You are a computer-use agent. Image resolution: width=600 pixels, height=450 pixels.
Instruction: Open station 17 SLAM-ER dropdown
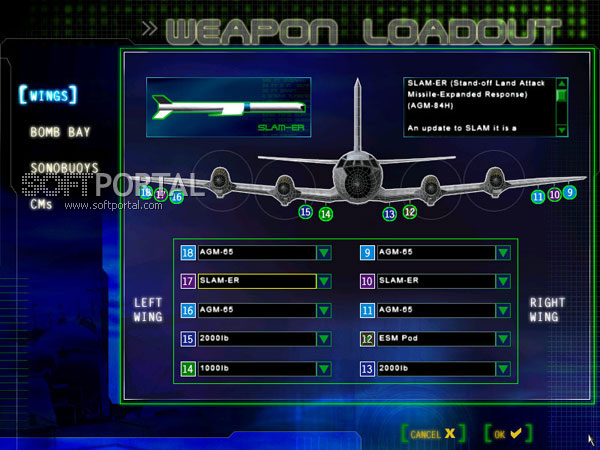click(324, 282)
